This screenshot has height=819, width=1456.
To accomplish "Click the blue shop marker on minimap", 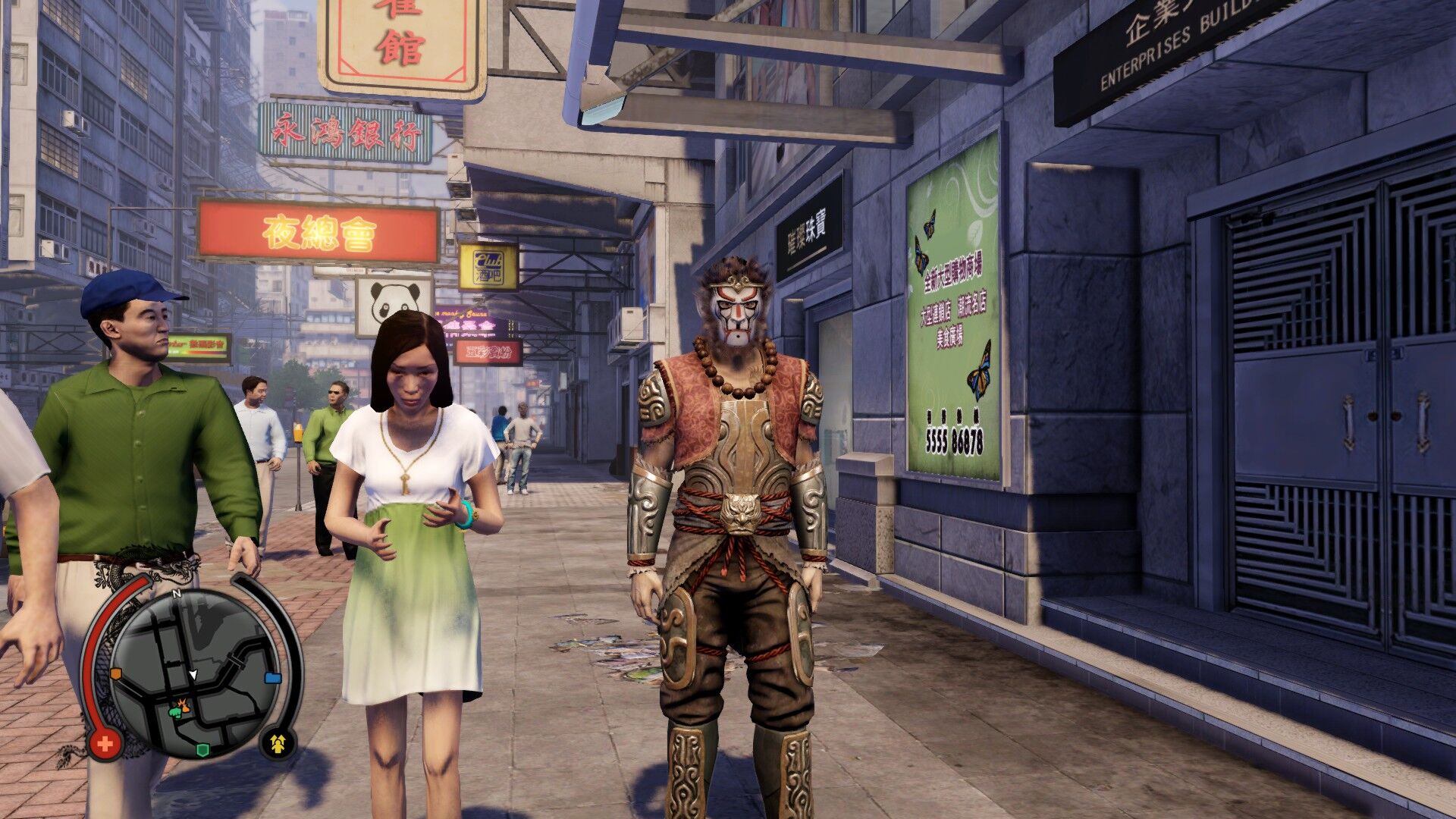I will click(273, 678).
